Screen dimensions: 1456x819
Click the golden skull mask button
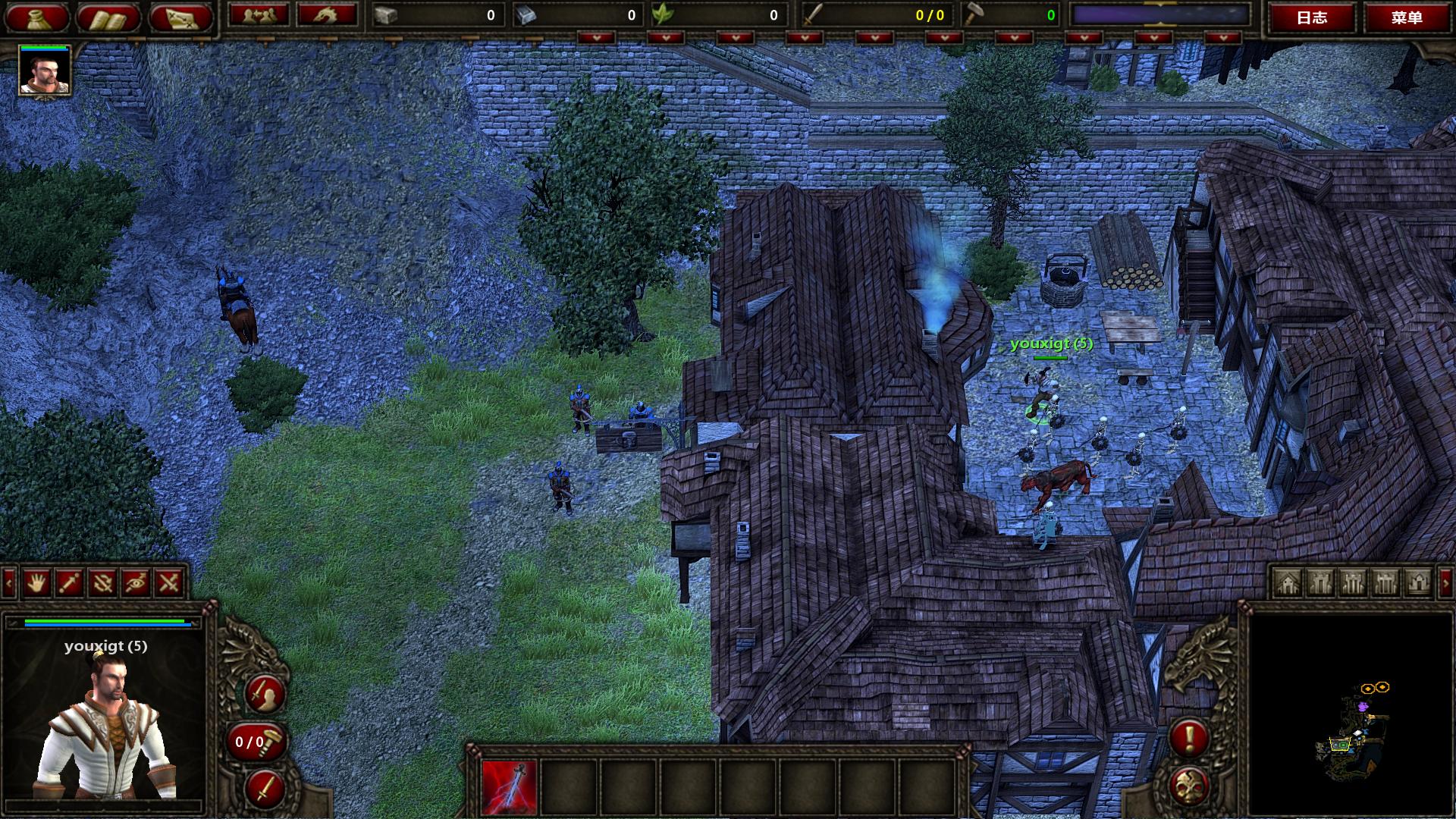pos(1188,786)
